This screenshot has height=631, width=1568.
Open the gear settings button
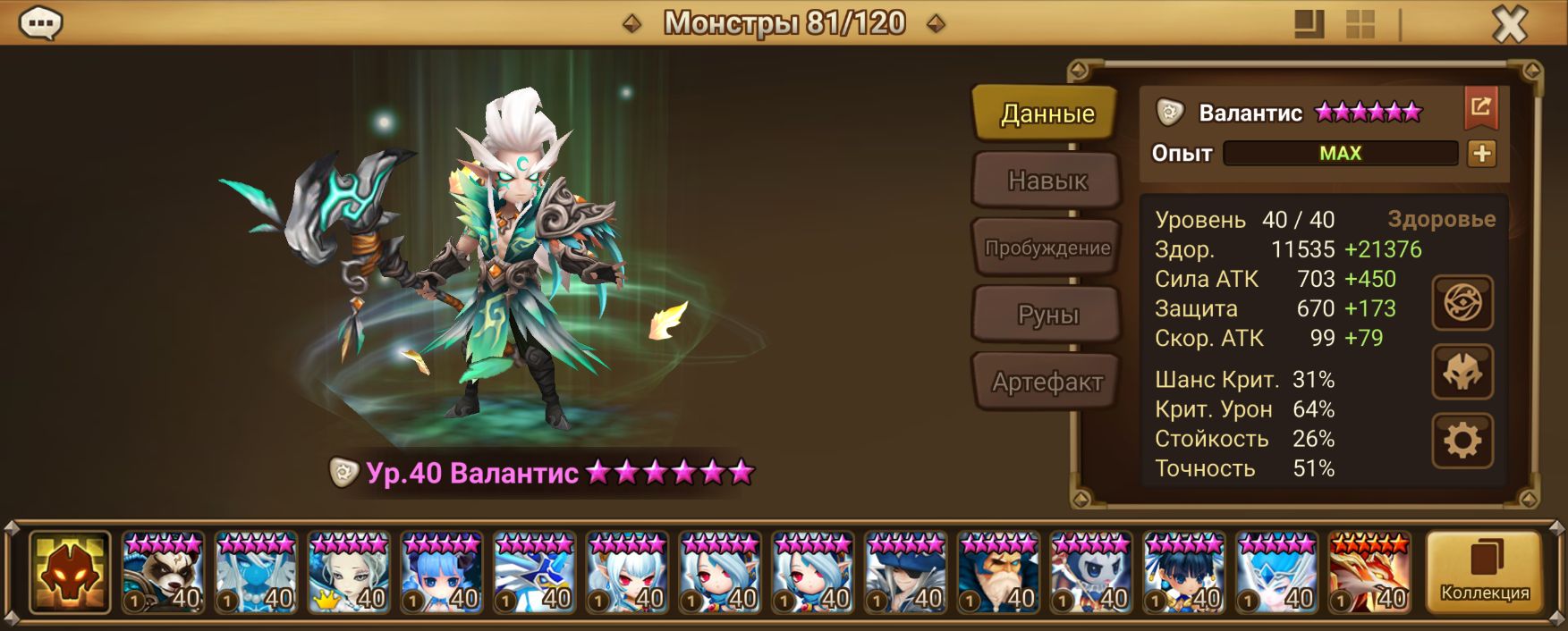pos(1462,441)
